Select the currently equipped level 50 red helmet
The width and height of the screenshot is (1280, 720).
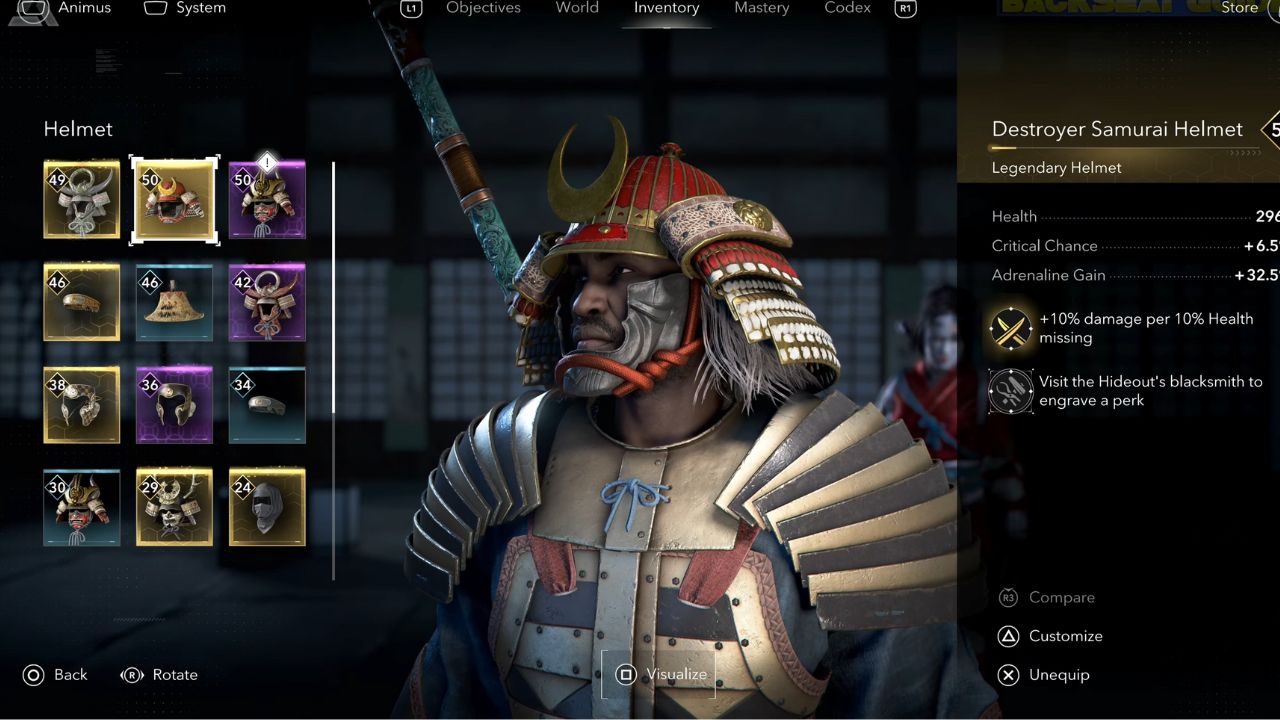point(174,199)
